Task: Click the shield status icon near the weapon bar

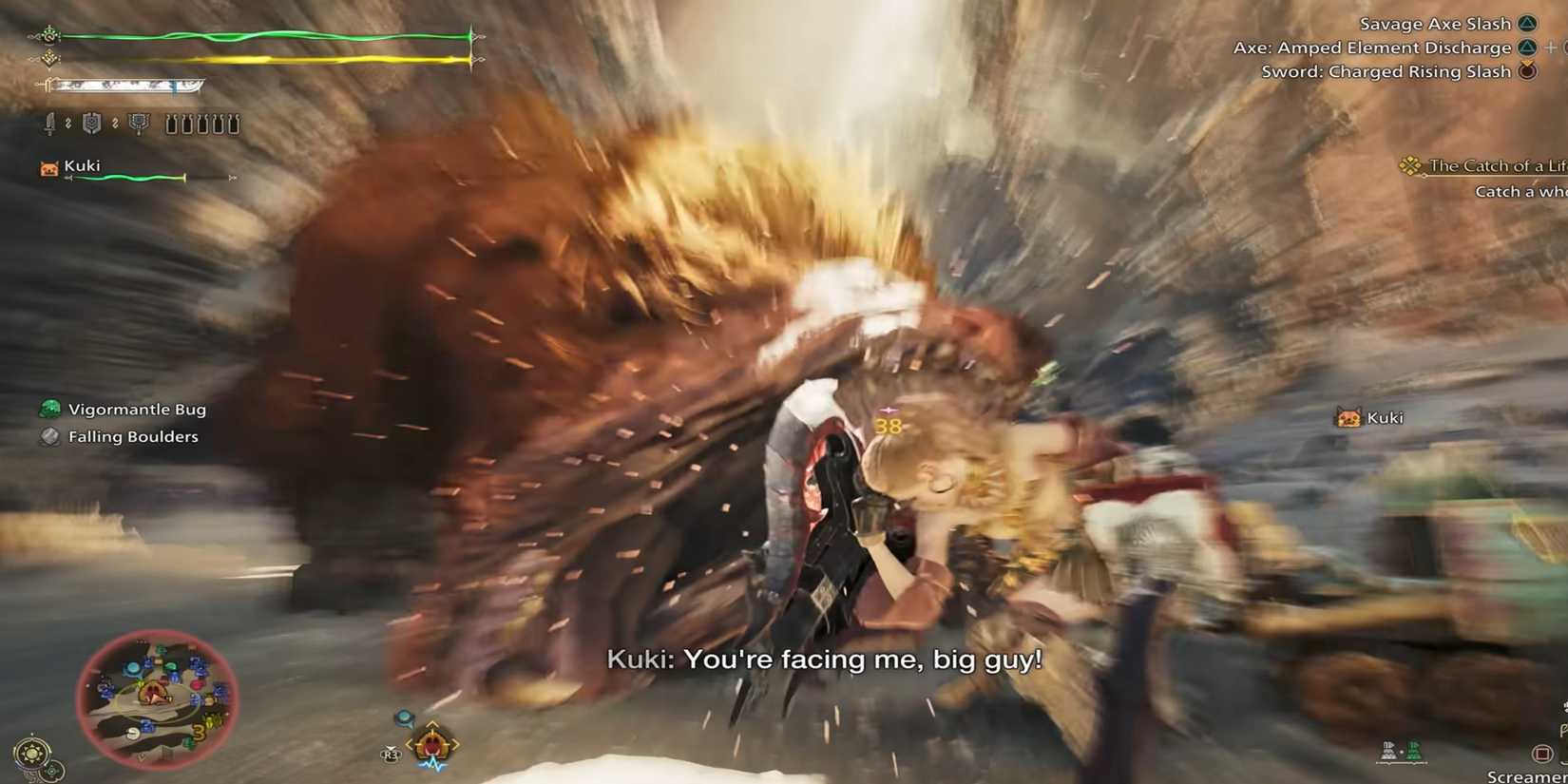Action: [92, 124]
